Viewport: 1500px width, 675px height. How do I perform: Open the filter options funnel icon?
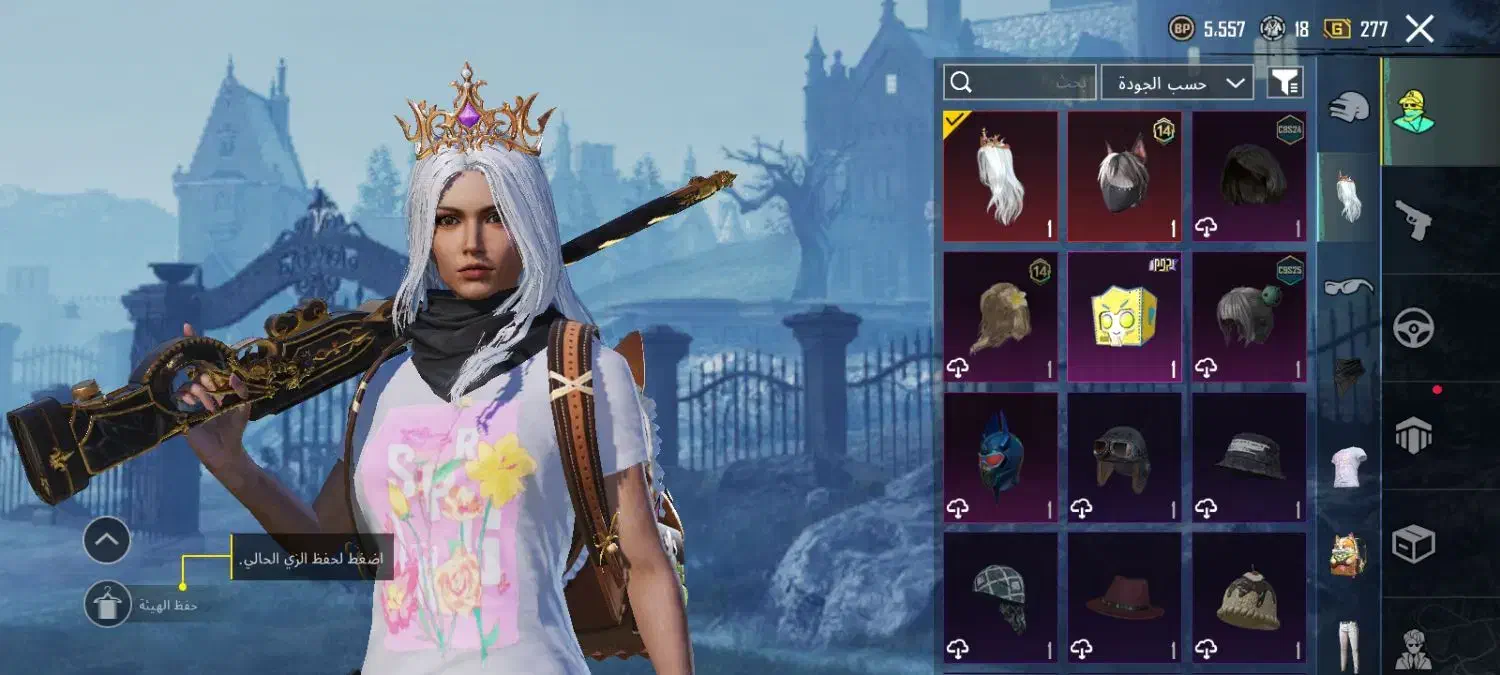[1285, 83]
